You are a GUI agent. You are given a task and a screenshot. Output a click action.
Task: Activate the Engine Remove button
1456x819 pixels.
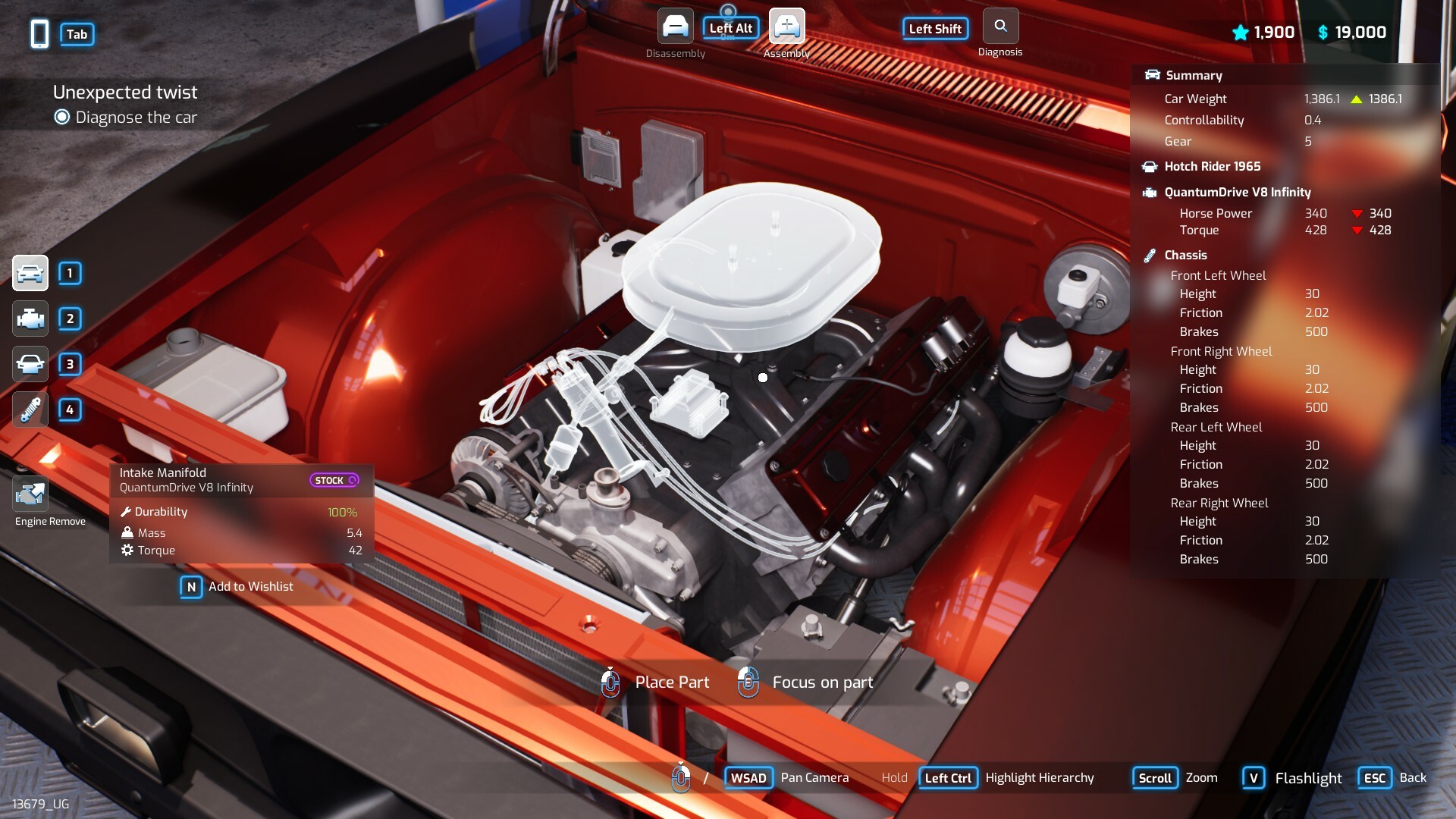pos(30,495)
